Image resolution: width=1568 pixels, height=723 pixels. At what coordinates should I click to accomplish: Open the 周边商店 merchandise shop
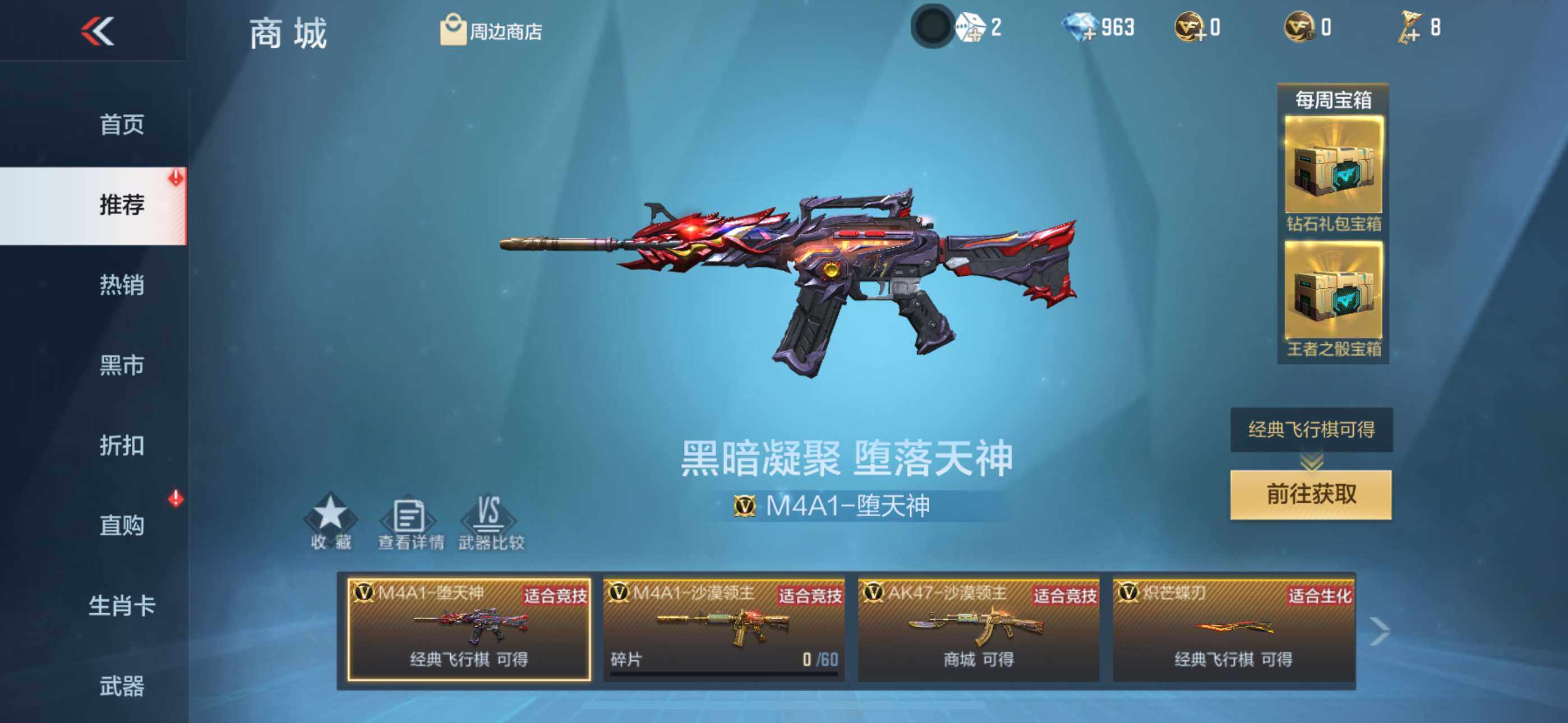click(x=491, y=30)
